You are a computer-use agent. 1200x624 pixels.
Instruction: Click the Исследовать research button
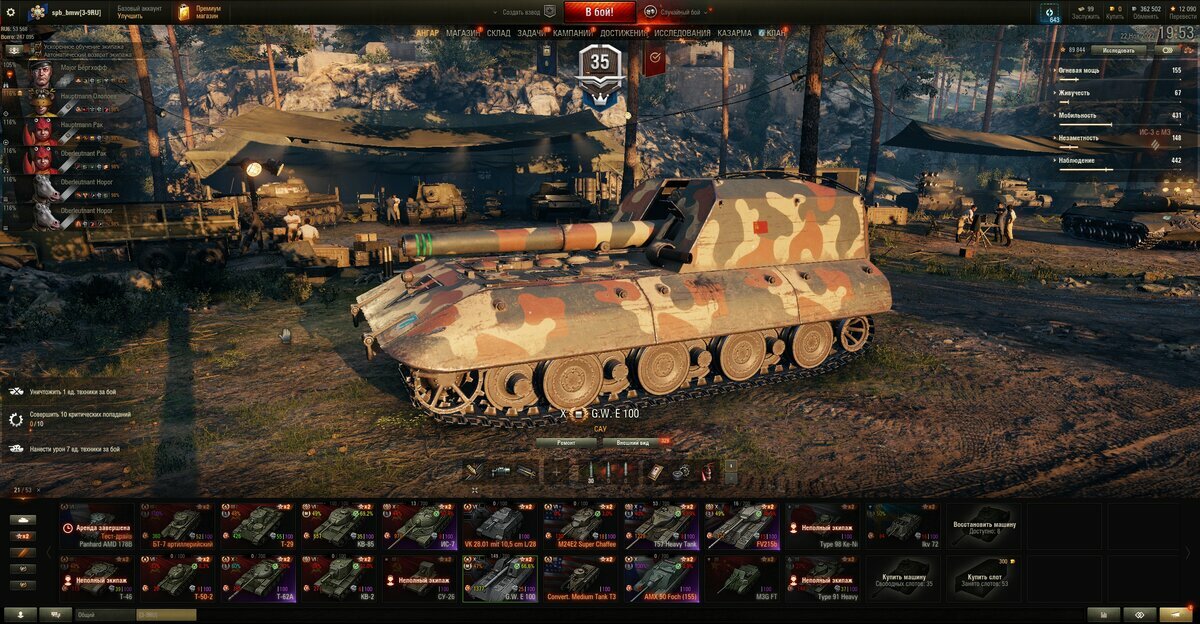(x=1118, y=49)
